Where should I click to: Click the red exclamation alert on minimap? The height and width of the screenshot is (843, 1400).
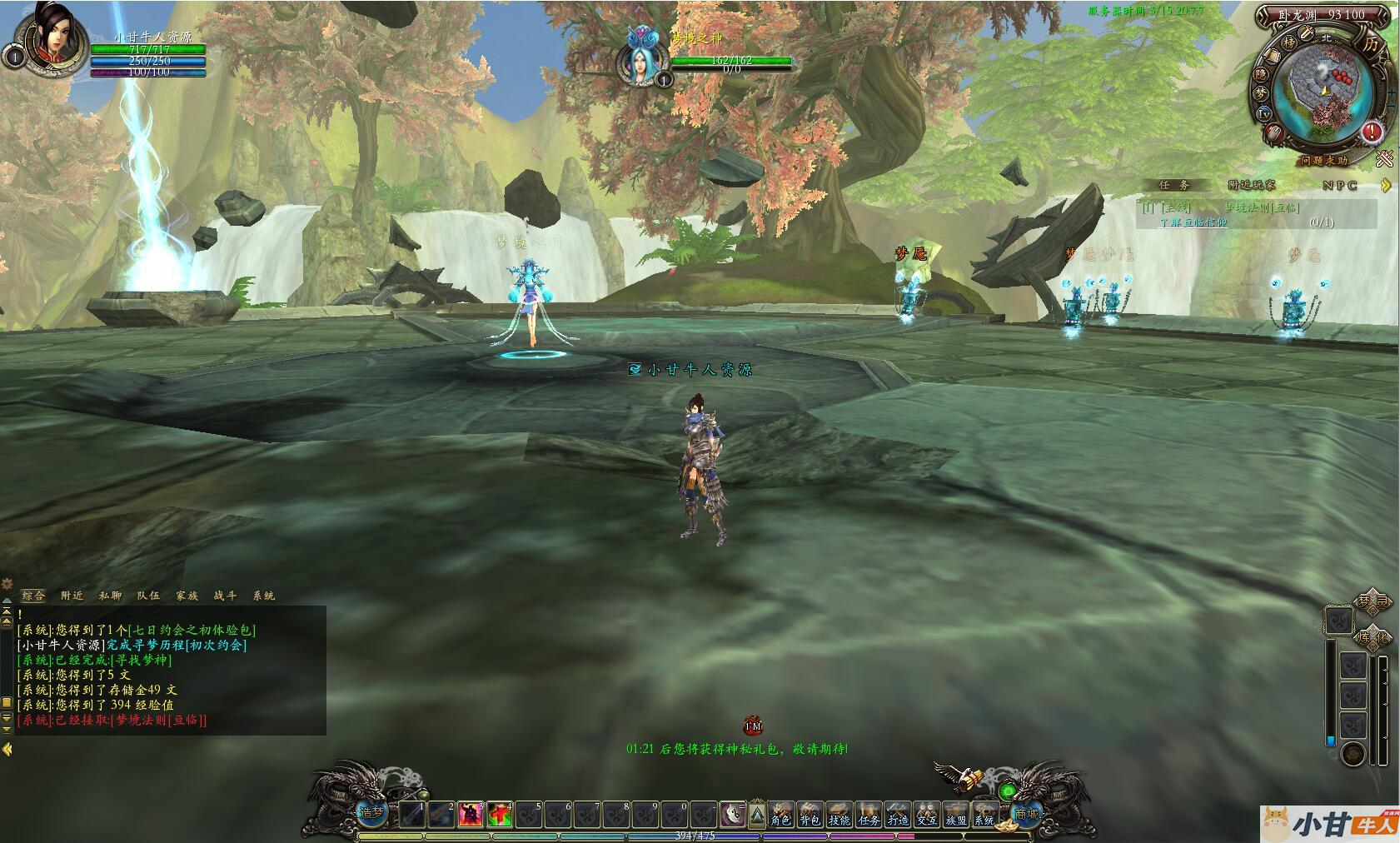(1371, 132)
